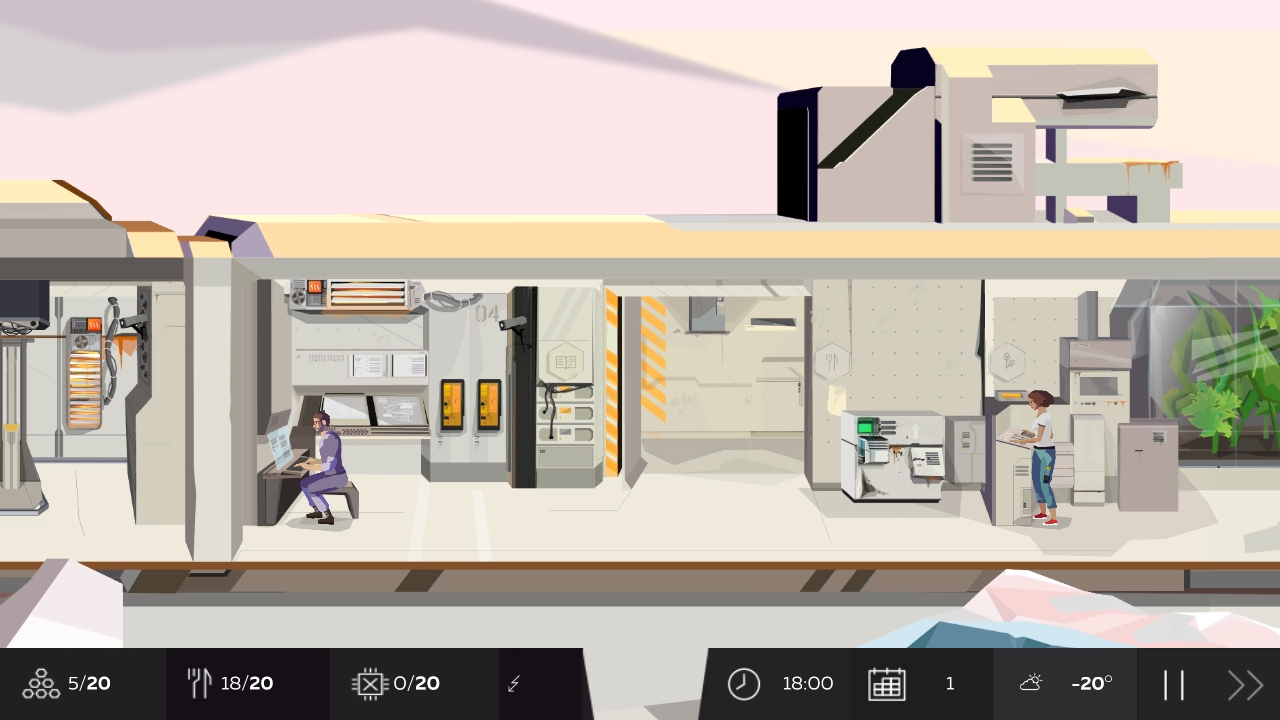Click the -20° temperature reading
The image size is (1280, 720).
1092,683
